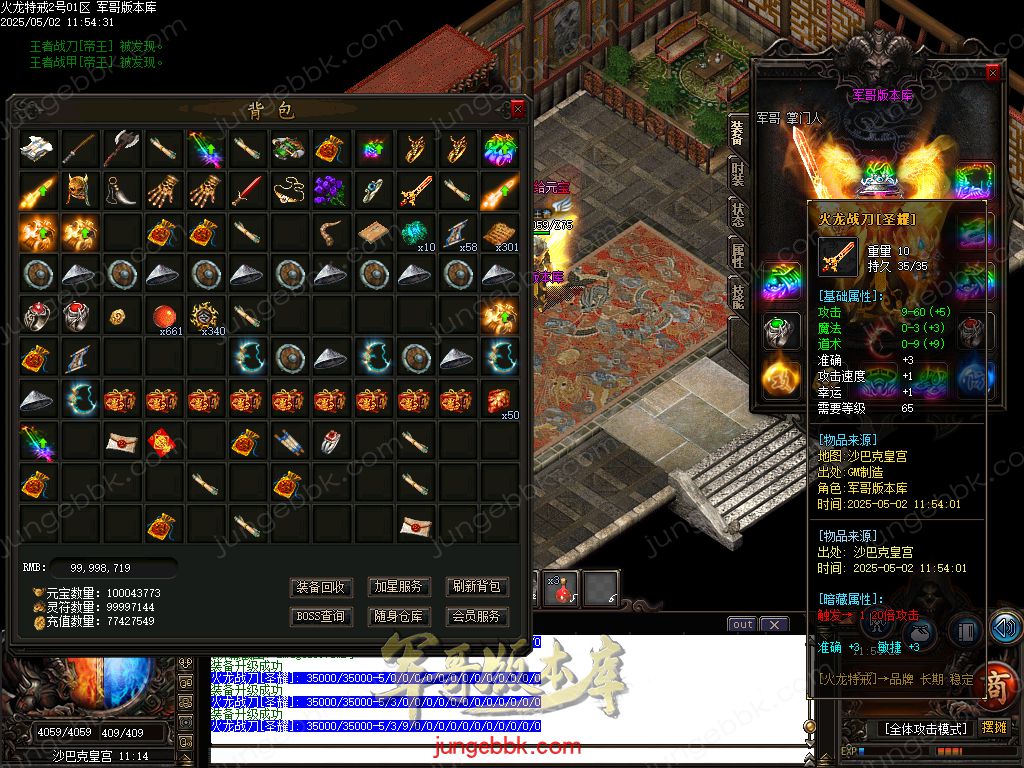
Task: Select the purple flower bouquet item
Action: point(330,190)
